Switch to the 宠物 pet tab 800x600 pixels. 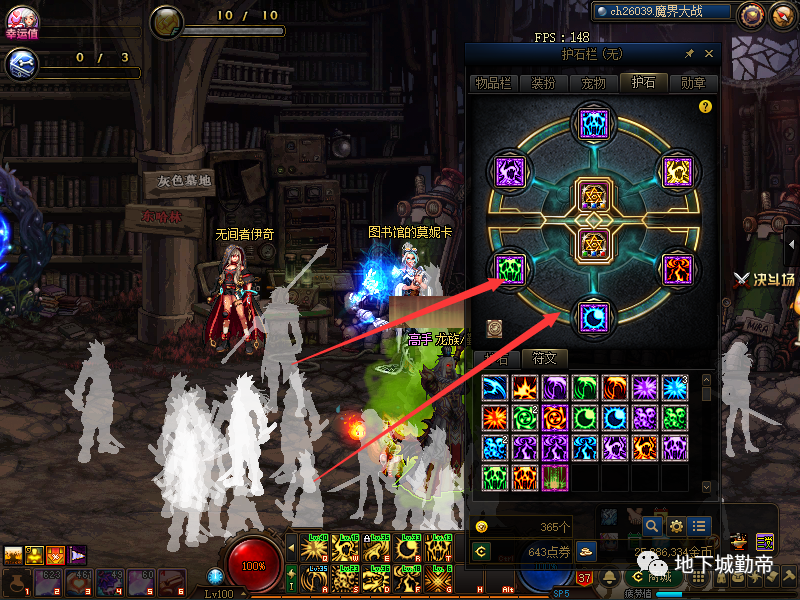click(x=593, y=84)
